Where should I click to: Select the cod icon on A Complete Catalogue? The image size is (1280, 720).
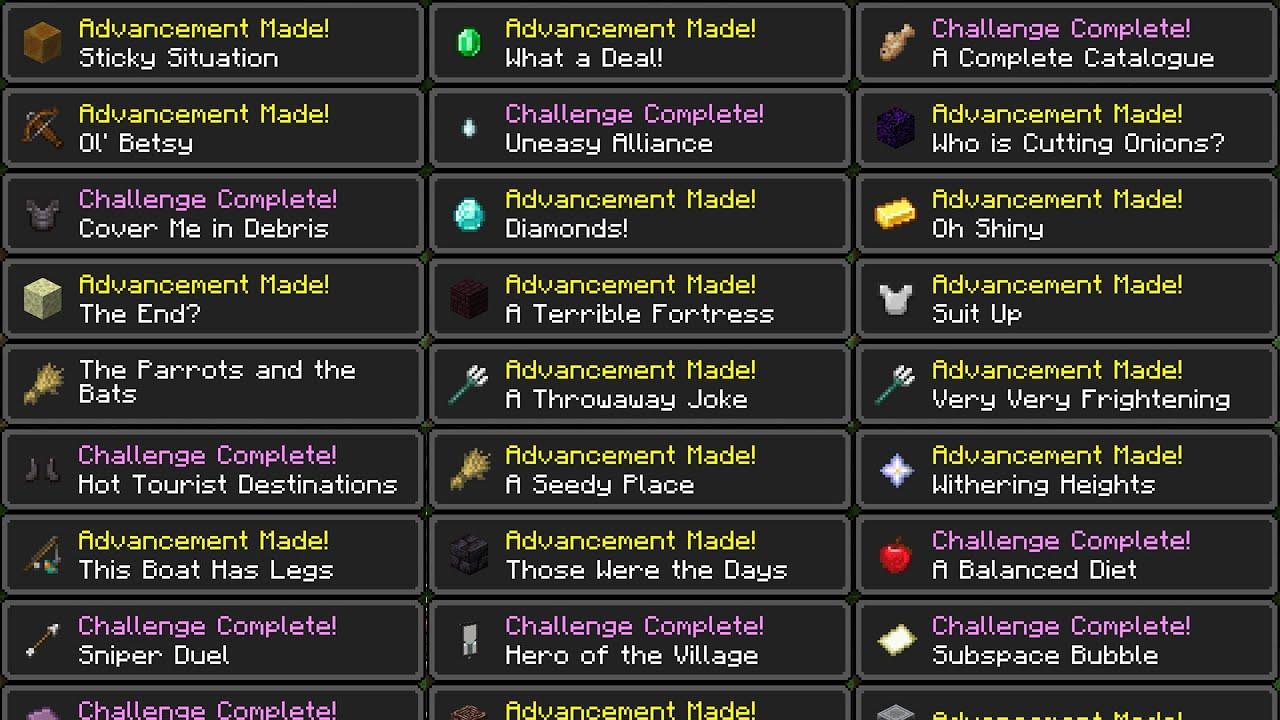pyautogui.click(x=896, y=42)
